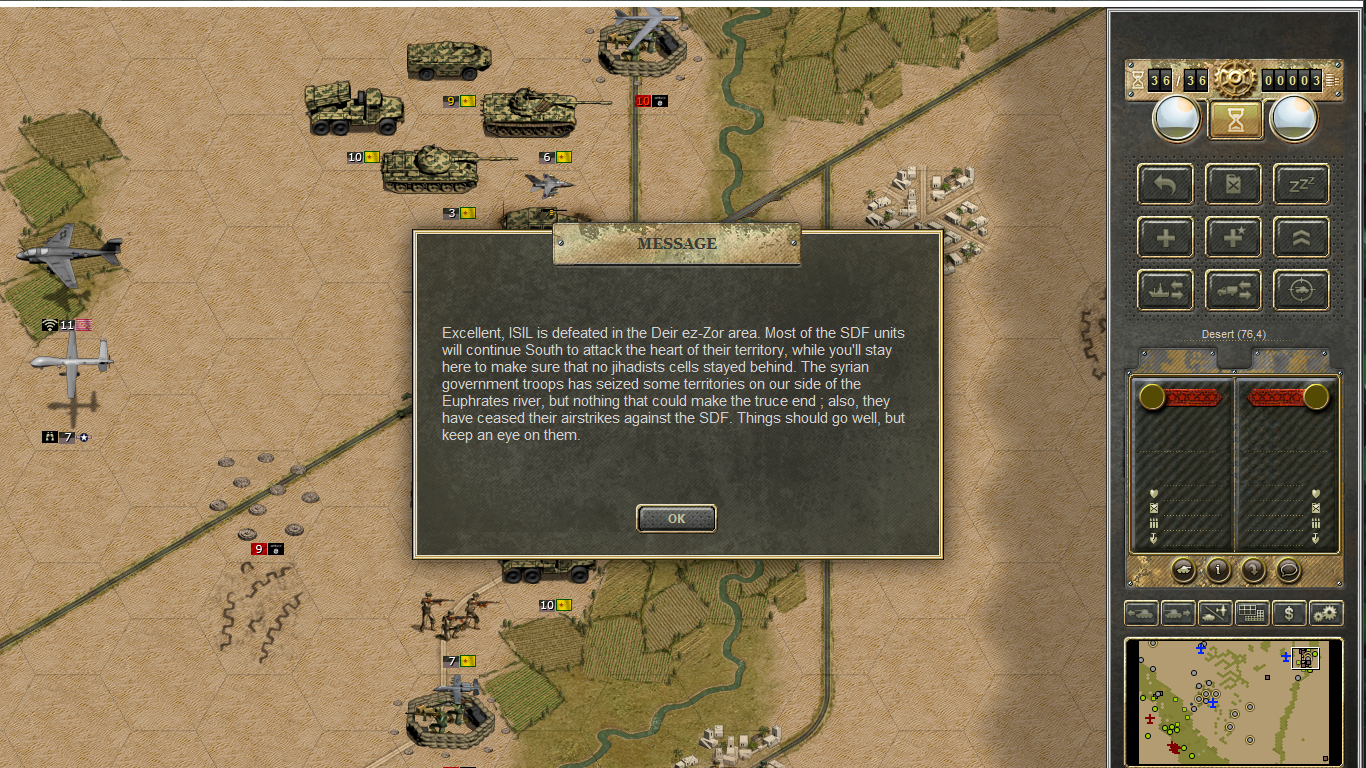
Task: Select the plus-with-star elite replacements button
Action: tap(1233, 237)
